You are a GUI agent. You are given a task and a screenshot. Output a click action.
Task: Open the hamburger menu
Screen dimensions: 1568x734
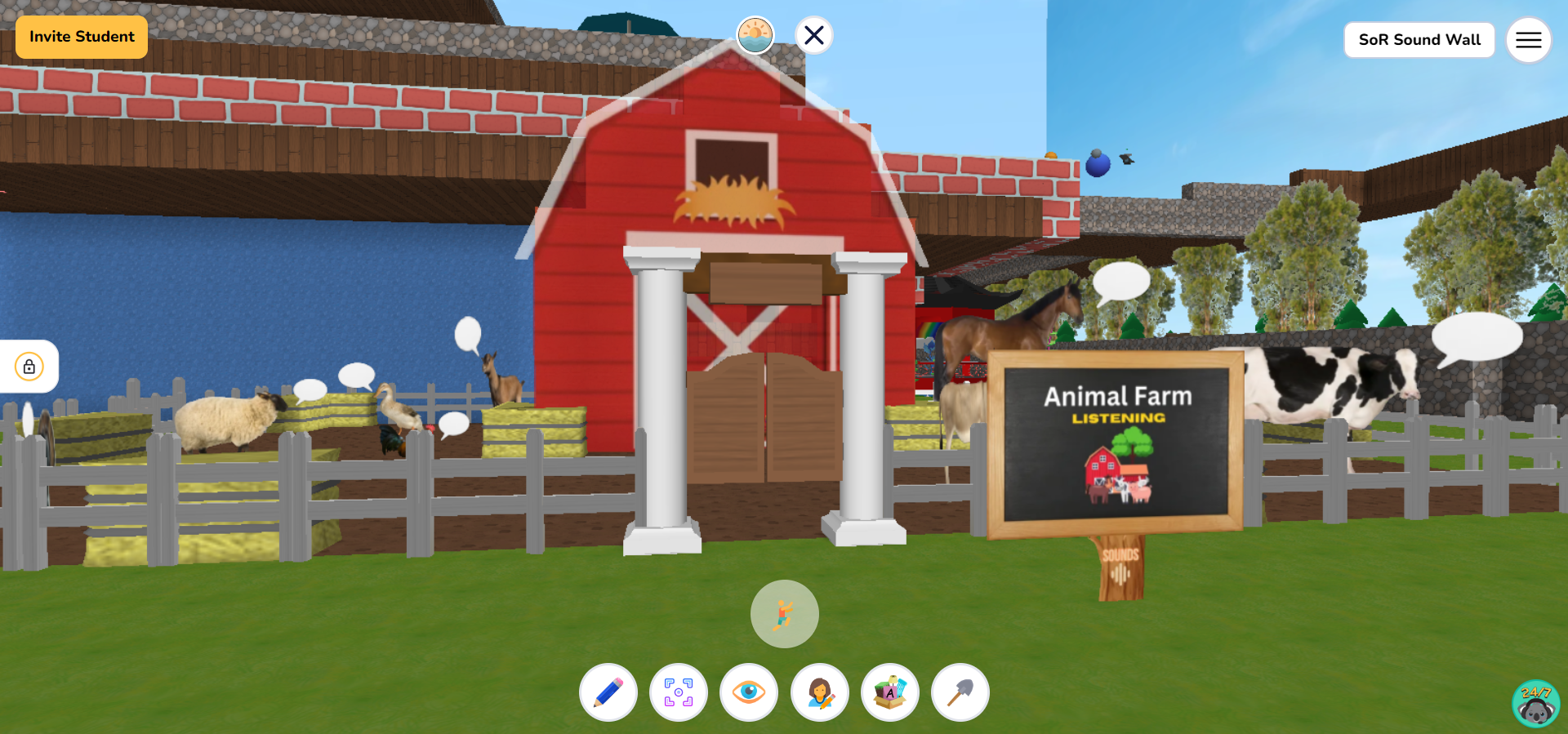tap(1528, 39)
